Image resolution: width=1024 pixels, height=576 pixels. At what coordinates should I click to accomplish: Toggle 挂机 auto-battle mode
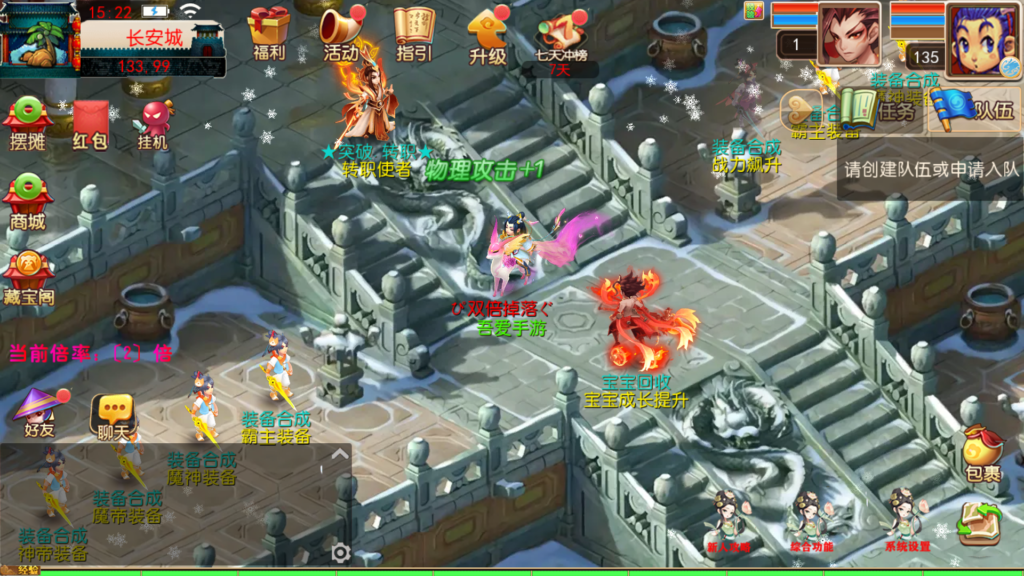tap(154, 124)
